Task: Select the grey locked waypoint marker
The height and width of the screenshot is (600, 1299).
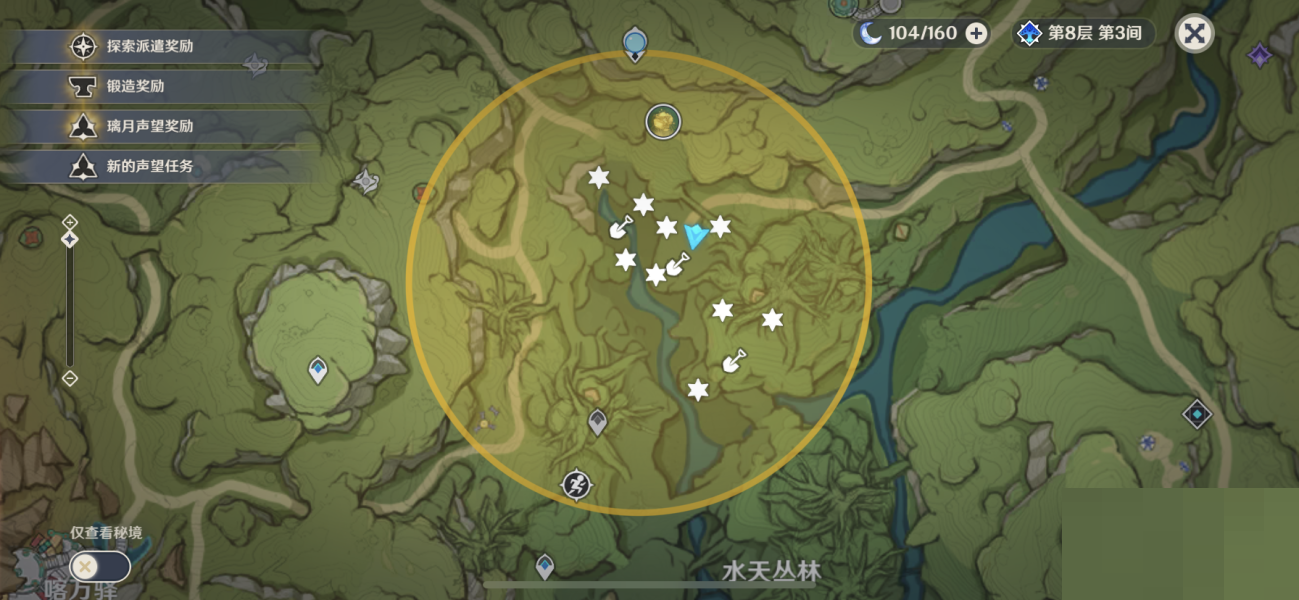Action: point(597,423)
